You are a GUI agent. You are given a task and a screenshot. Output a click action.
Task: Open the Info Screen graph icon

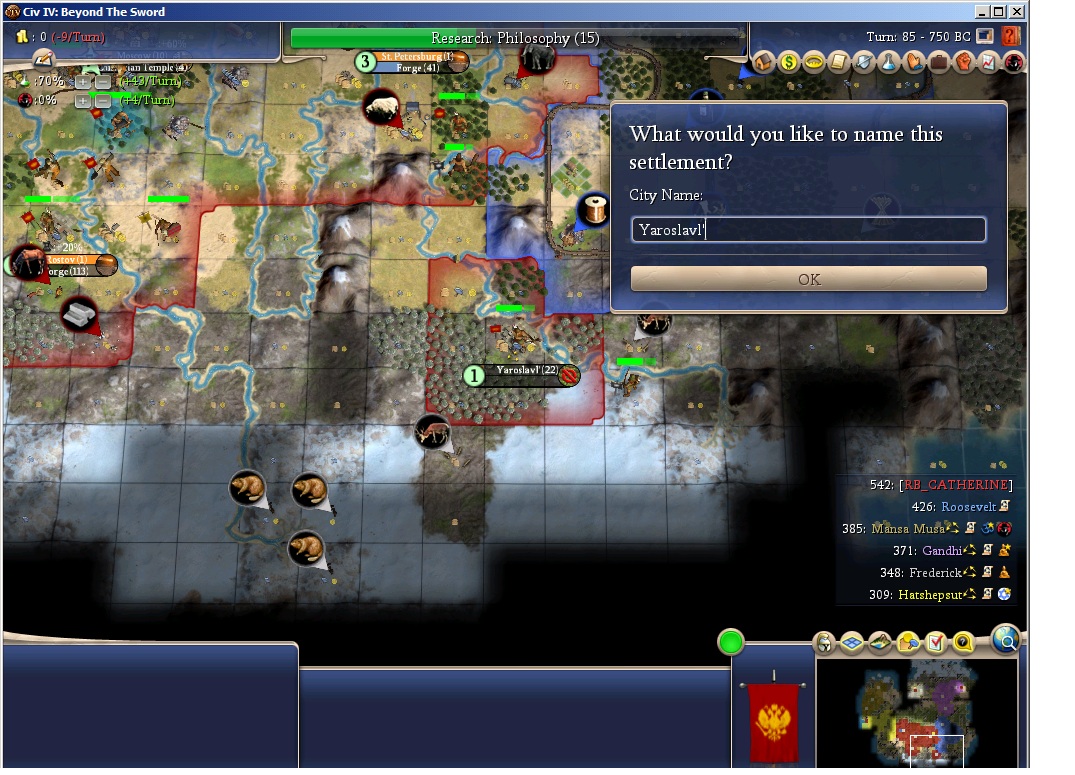[989, 63]
